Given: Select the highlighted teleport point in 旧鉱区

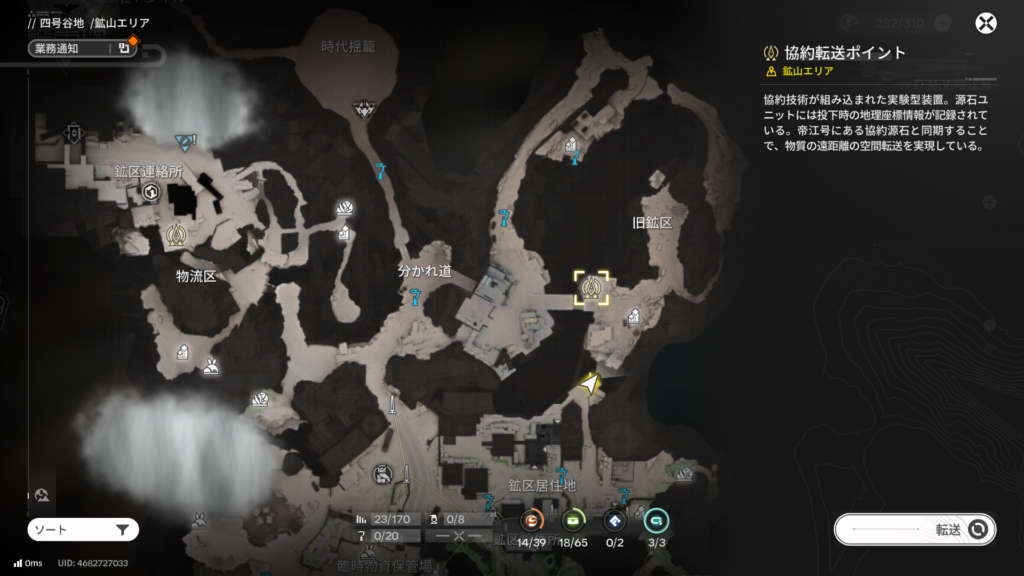Looking at the screenshot, I should (x=591, y=288).
